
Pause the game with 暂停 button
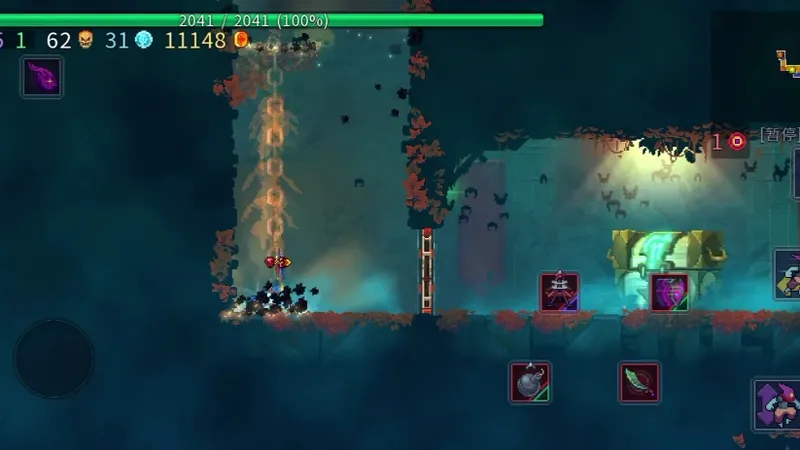pos(778,135)
